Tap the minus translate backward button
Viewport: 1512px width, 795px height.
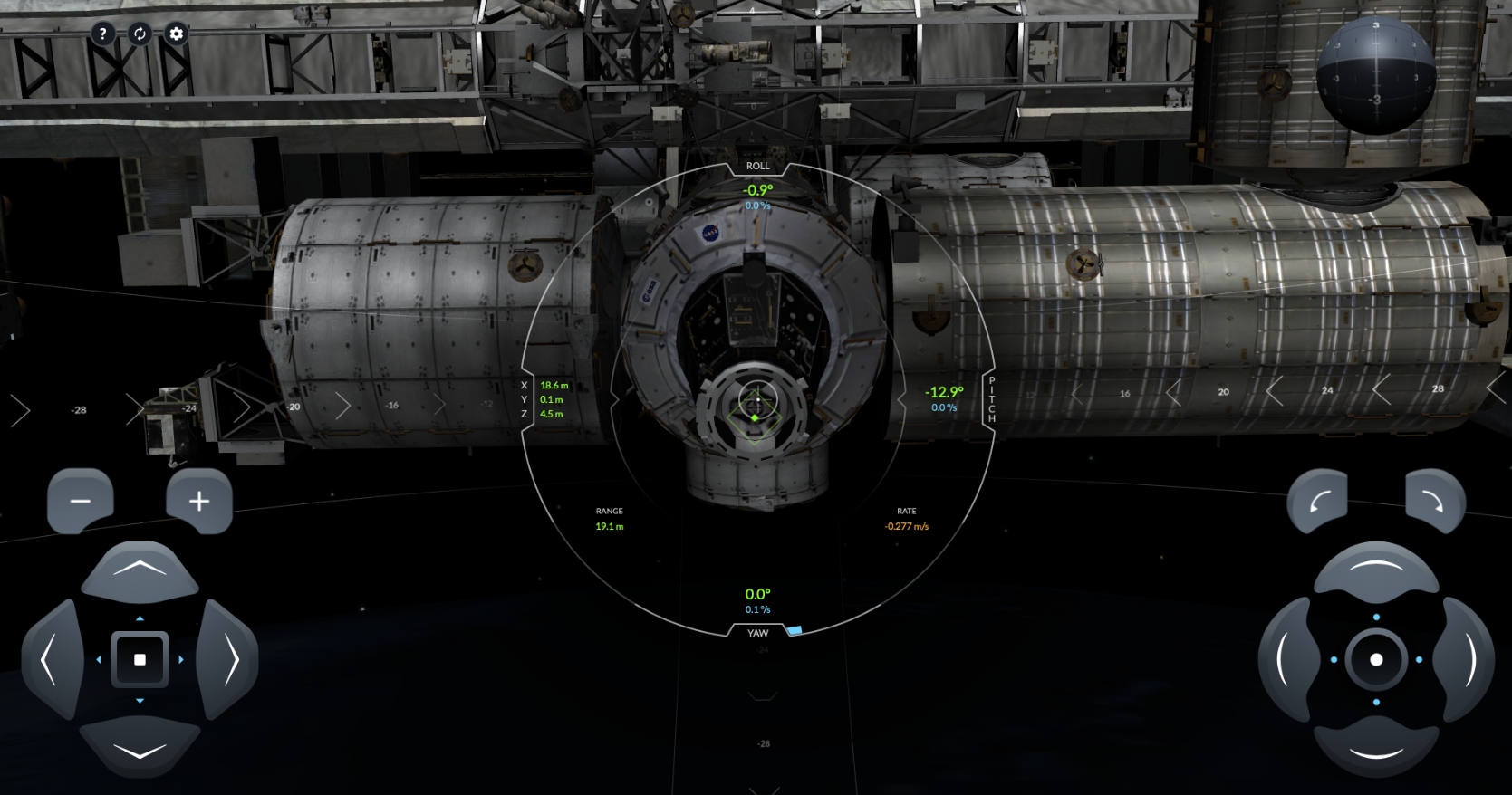(x=81, y=501)
